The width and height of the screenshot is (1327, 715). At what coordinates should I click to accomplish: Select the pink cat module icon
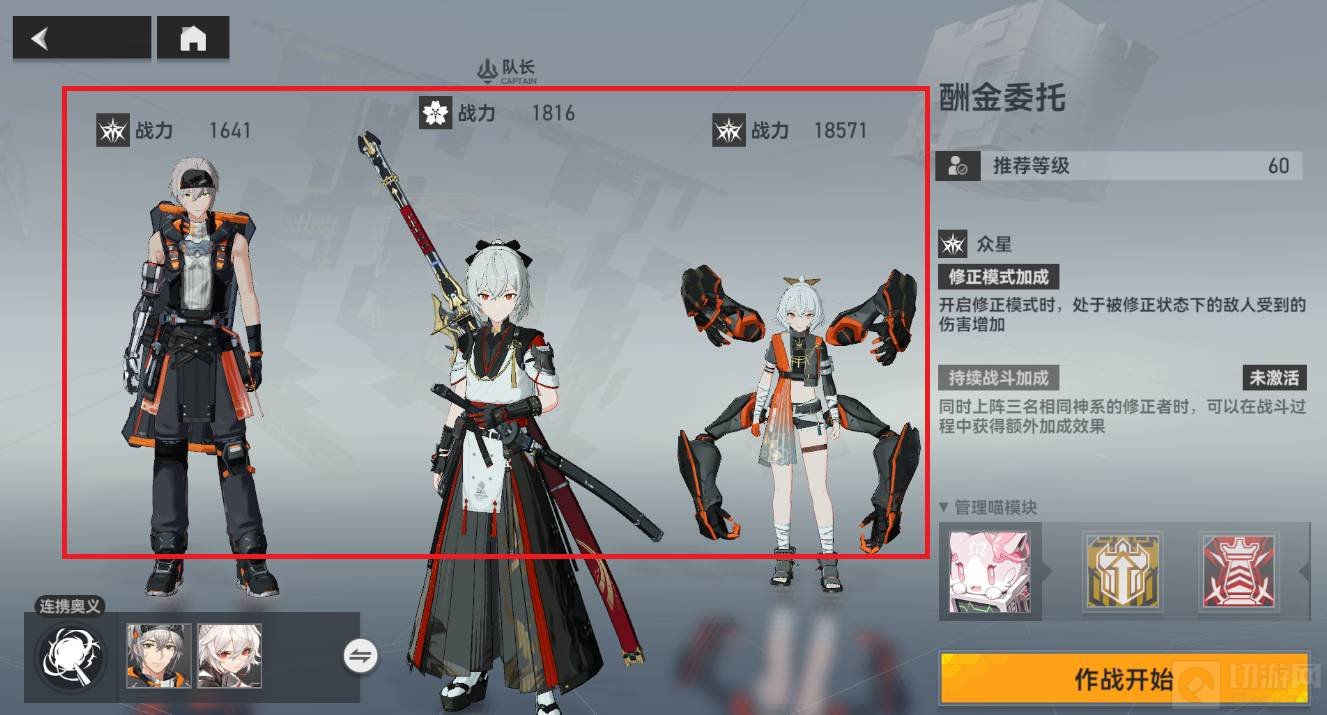pyautogui.click(x=989, y=572)
